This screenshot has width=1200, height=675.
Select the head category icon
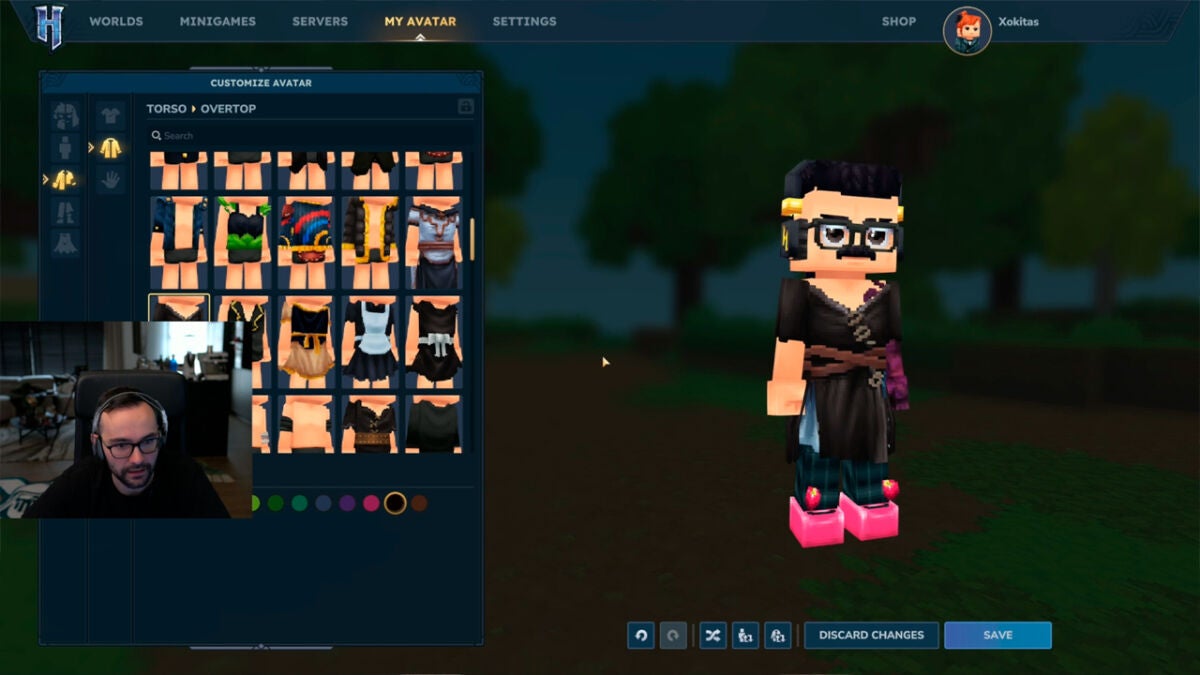[x=65, y=115]
